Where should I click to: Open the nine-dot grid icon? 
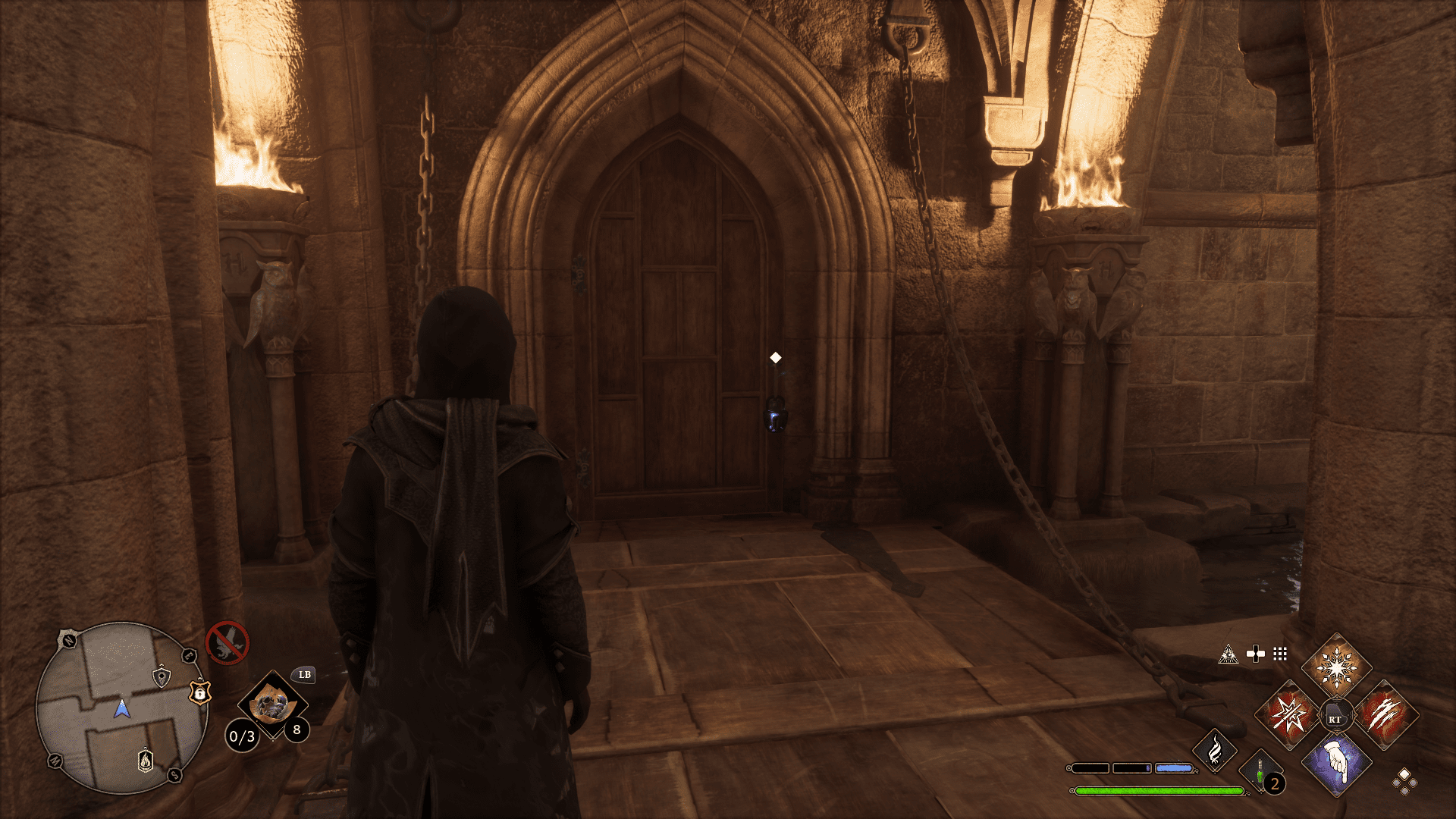point(1280,654)
